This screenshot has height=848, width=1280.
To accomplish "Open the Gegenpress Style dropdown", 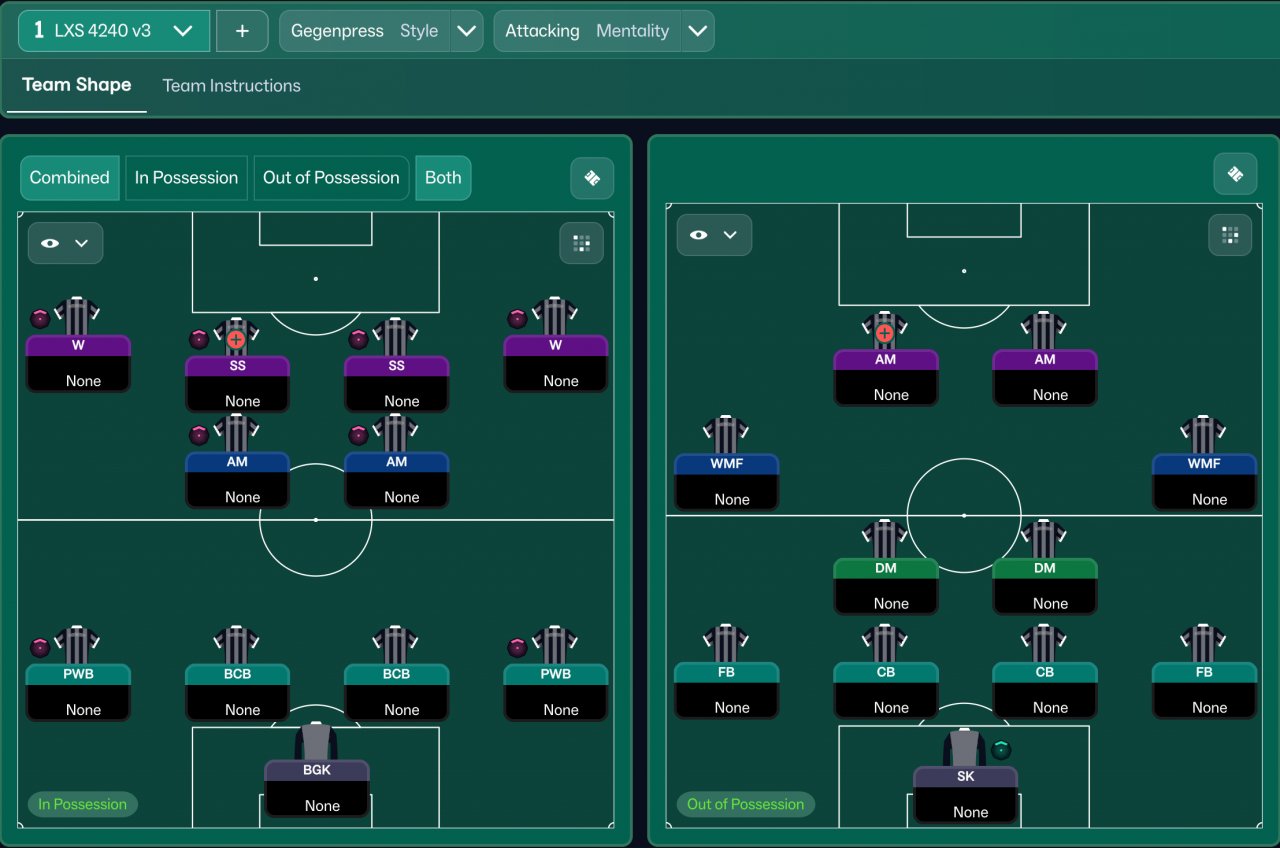I will coord(466,31).
